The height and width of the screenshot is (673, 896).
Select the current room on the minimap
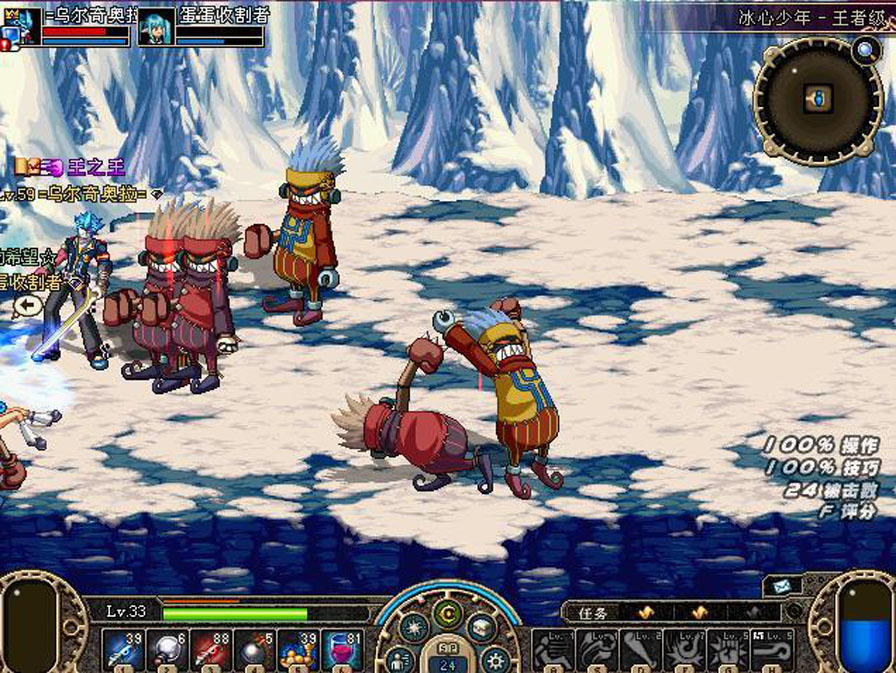pos(819,98)
